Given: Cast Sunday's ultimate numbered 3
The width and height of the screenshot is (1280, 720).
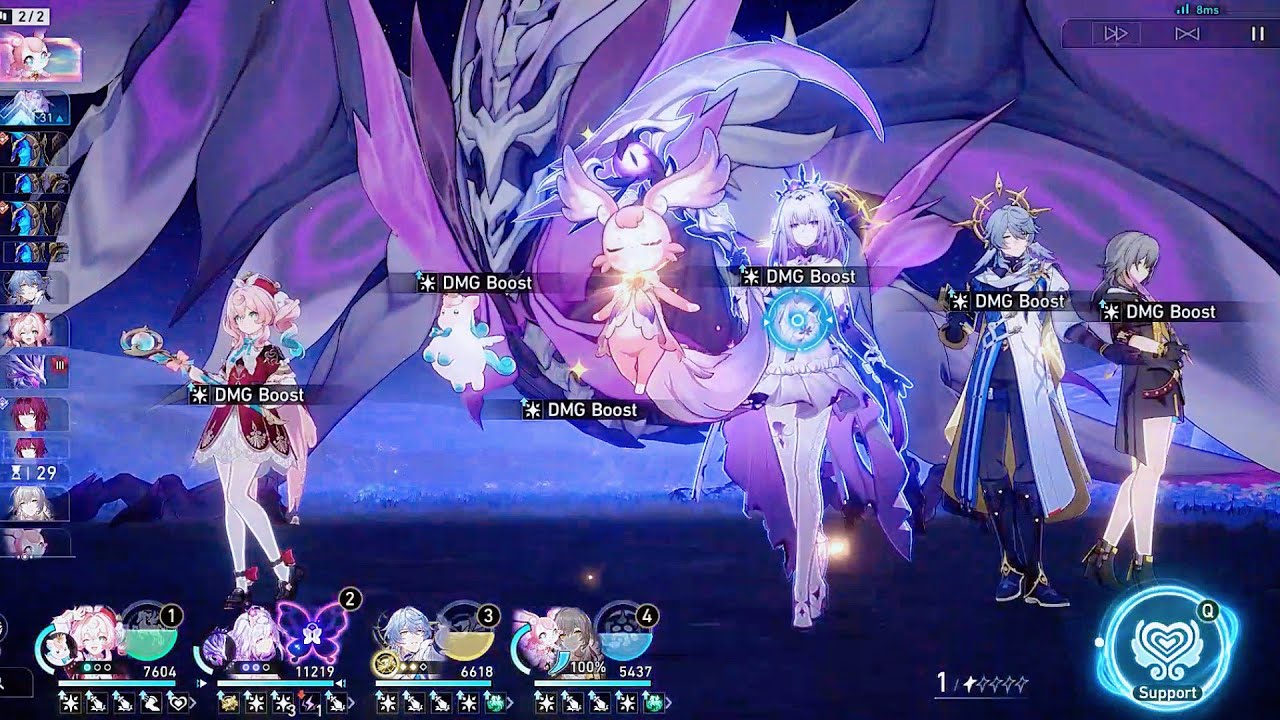Looking at the screenshot, I should coord(468,634).
